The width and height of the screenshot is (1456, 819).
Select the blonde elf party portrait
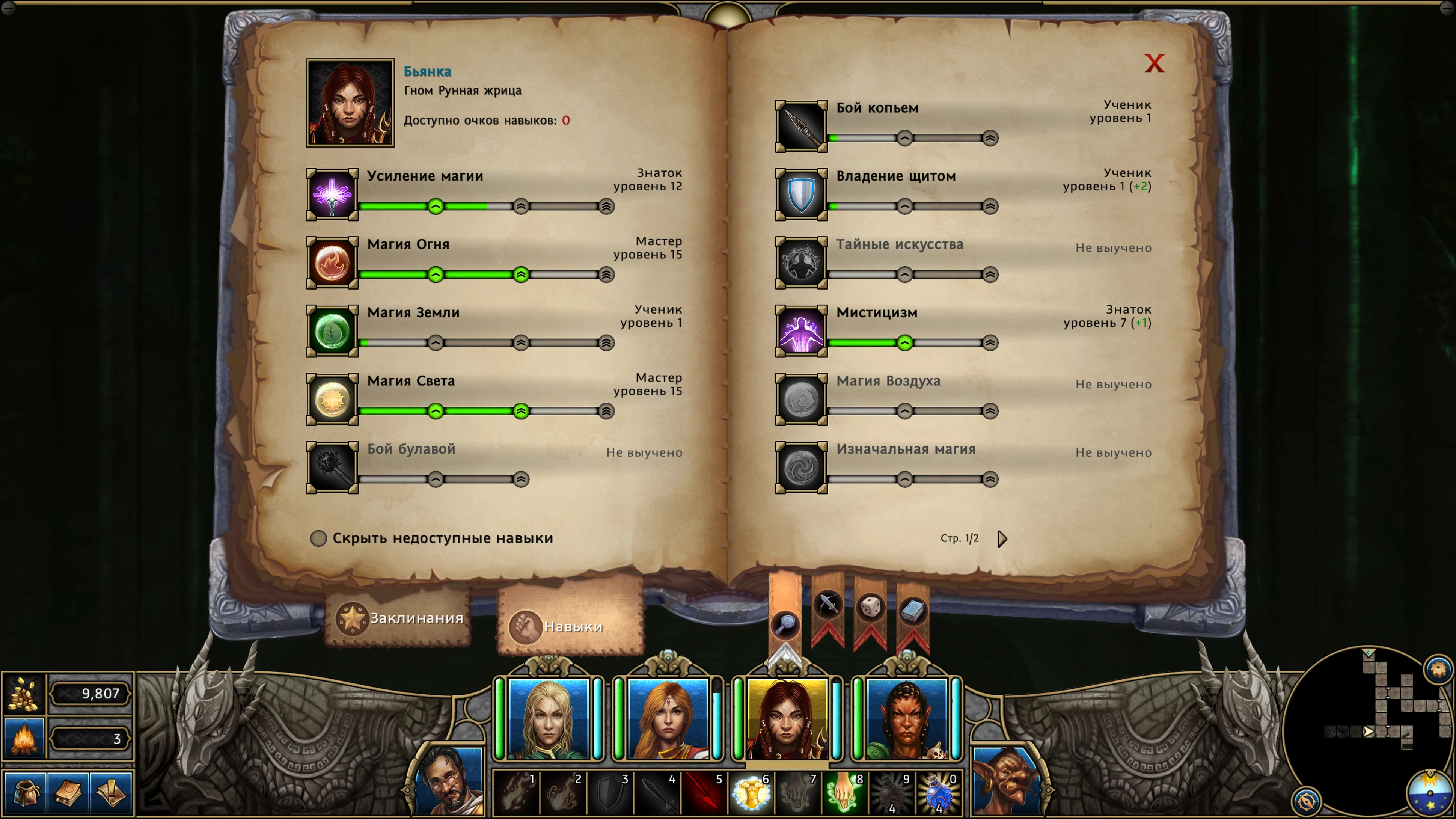coord(548,719)
